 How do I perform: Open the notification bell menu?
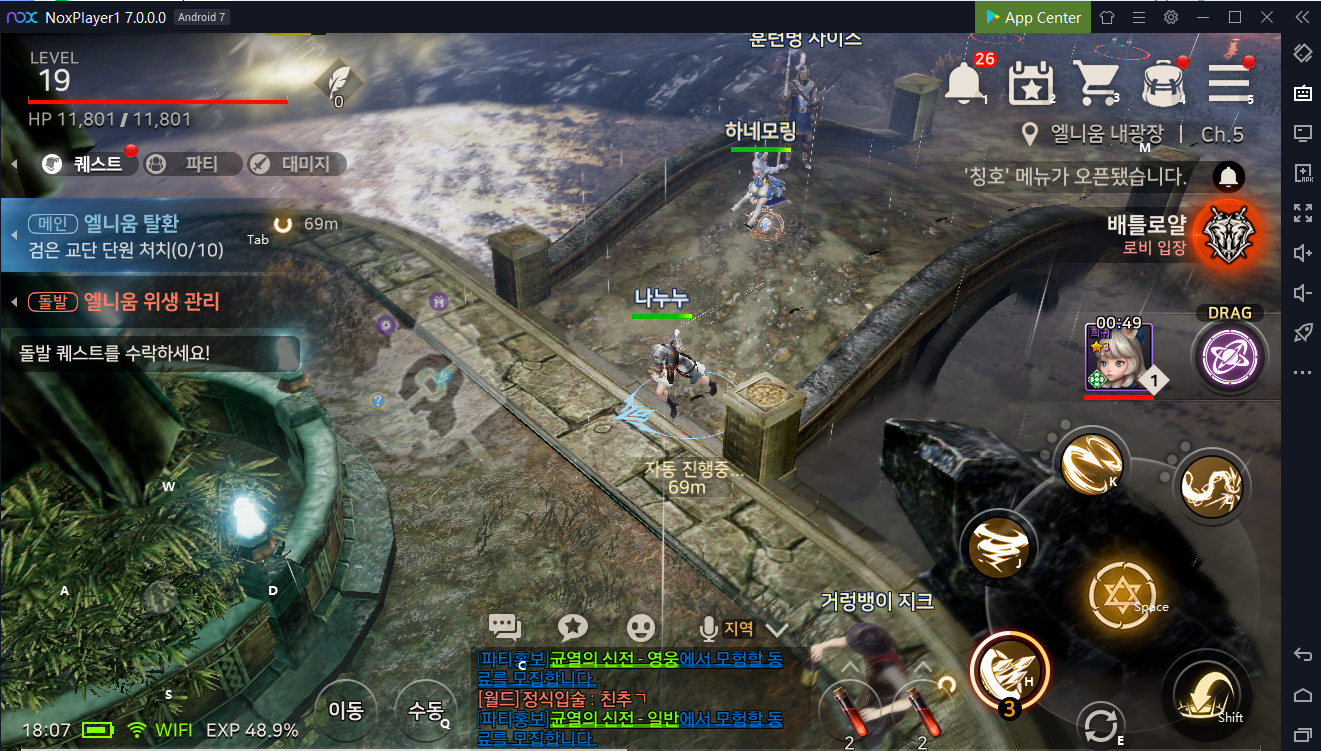point(964,82)
